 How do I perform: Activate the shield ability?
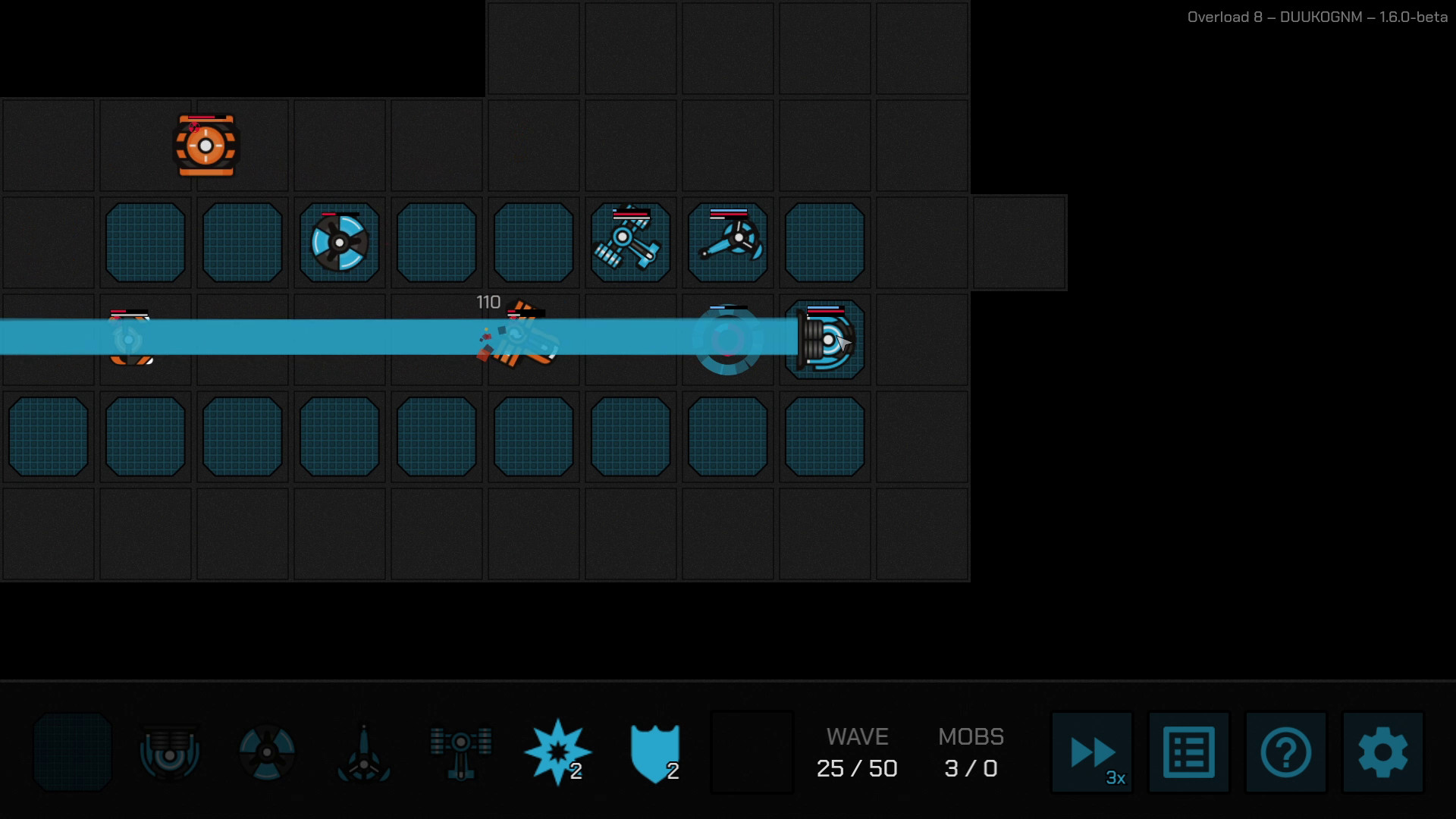tap(654, 752)
